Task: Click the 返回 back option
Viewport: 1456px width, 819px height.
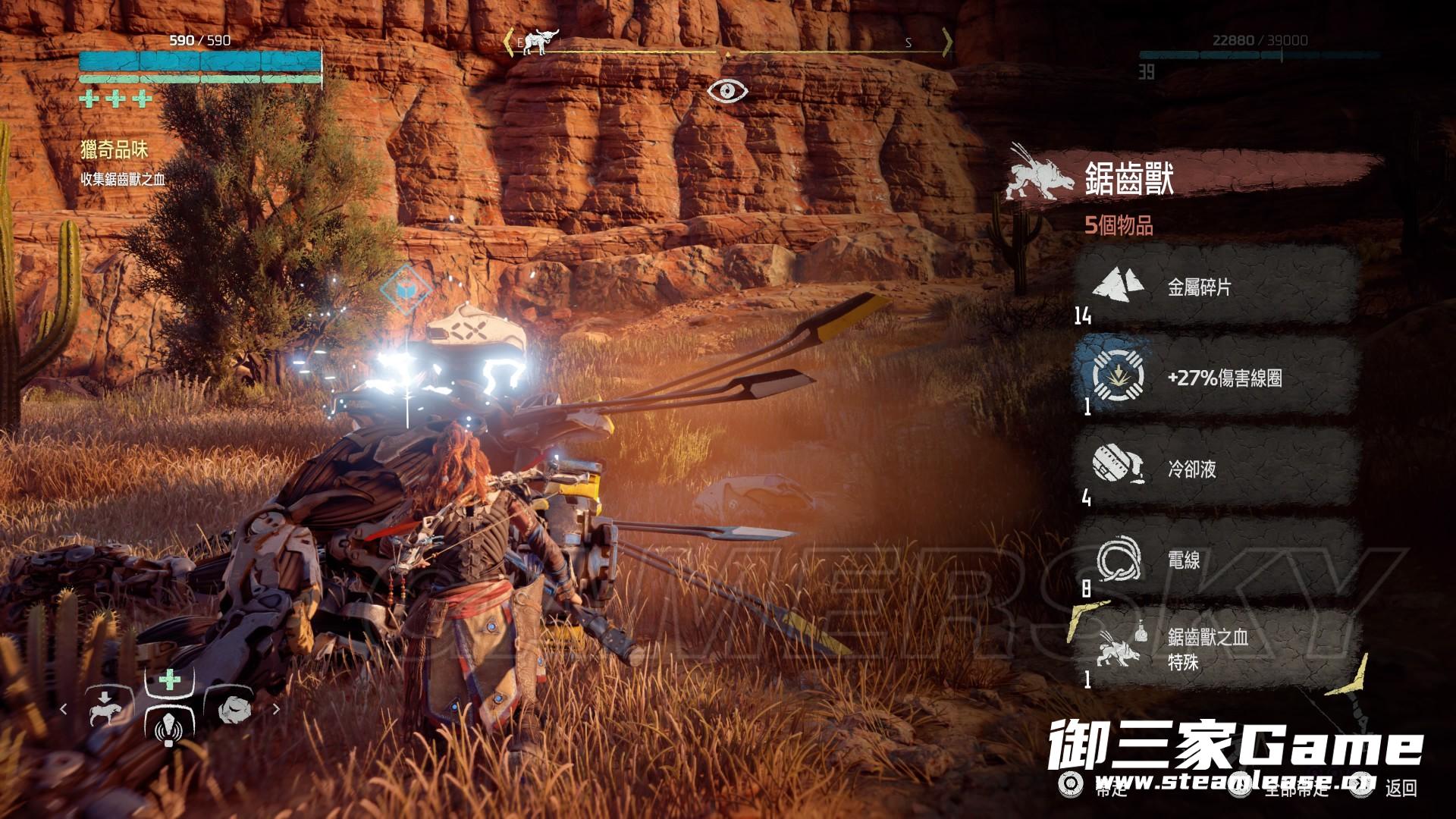Action: pyautogui.click(x=1400, y=789)
